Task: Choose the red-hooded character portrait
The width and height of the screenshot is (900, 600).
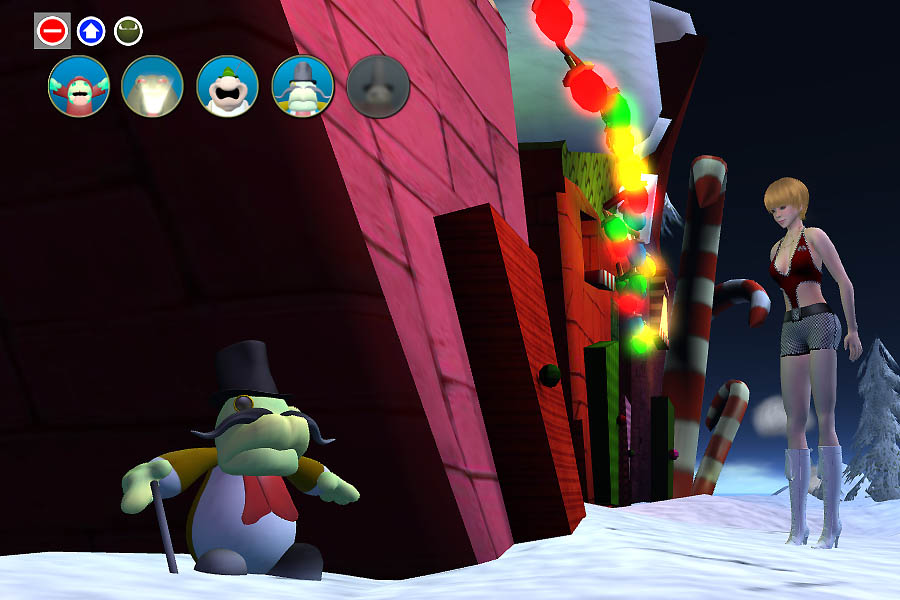Action: point(78,86)
